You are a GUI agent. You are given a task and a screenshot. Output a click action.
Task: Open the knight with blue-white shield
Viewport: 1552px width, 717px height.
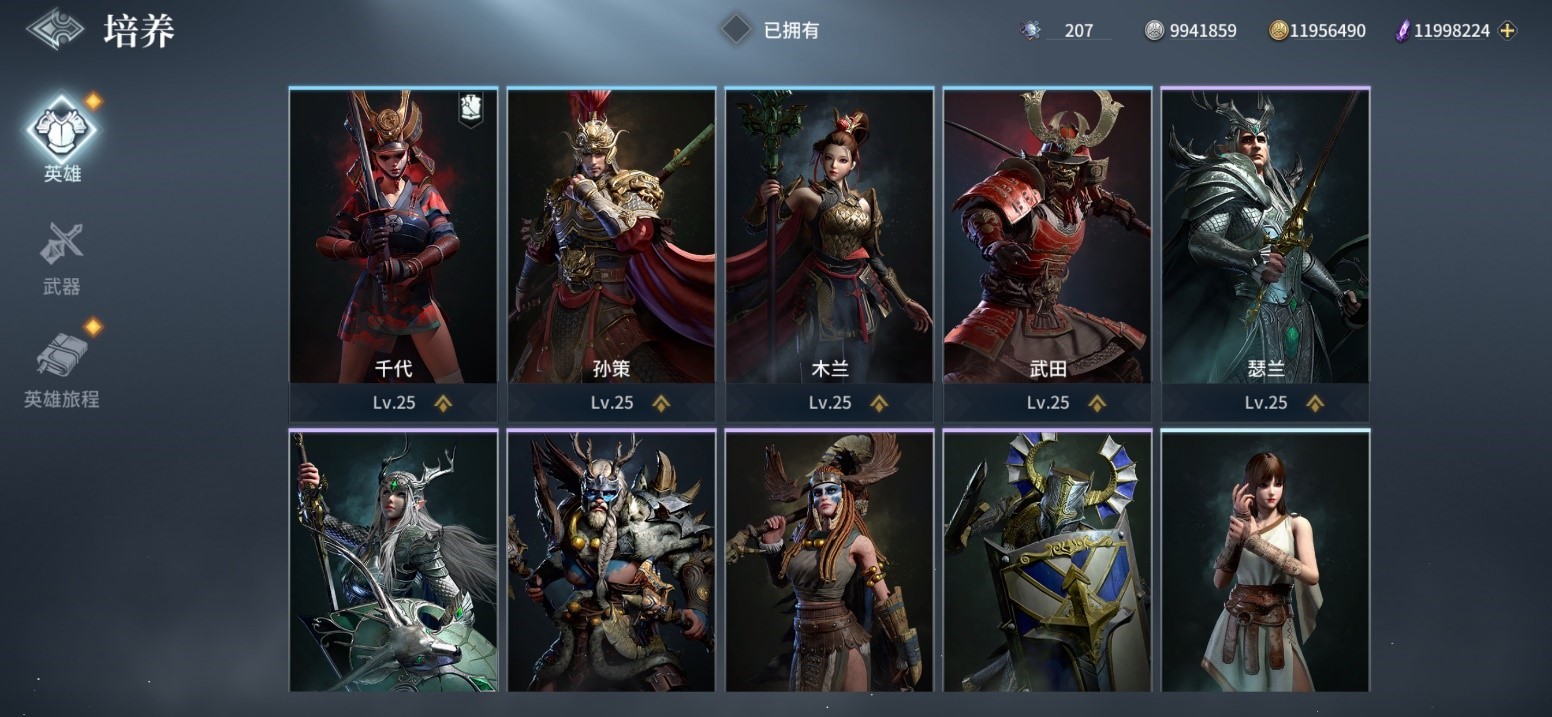point(1047,561)
